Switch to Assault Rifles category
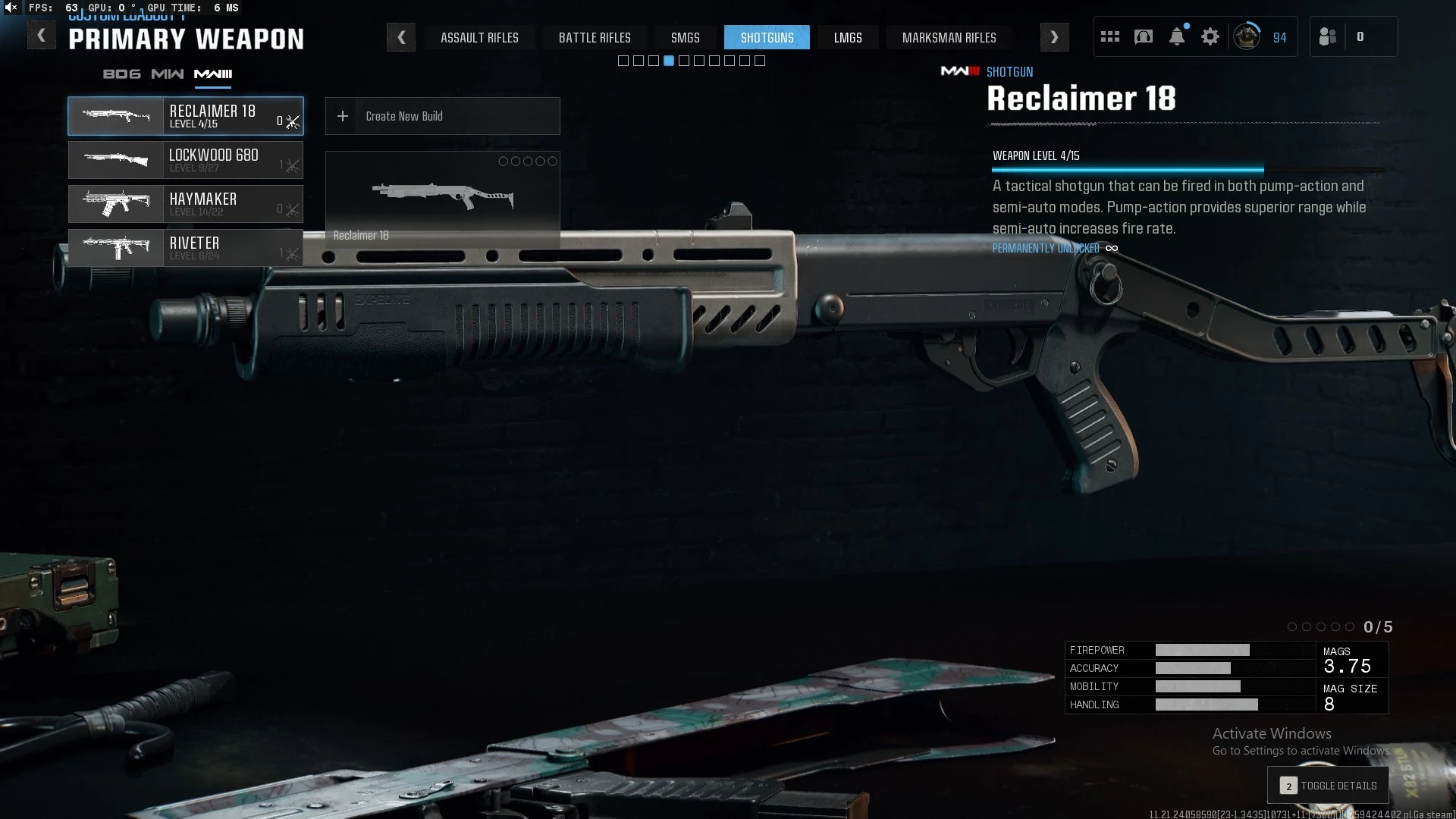Viewport: 1456px width, 819px height. 479,37
